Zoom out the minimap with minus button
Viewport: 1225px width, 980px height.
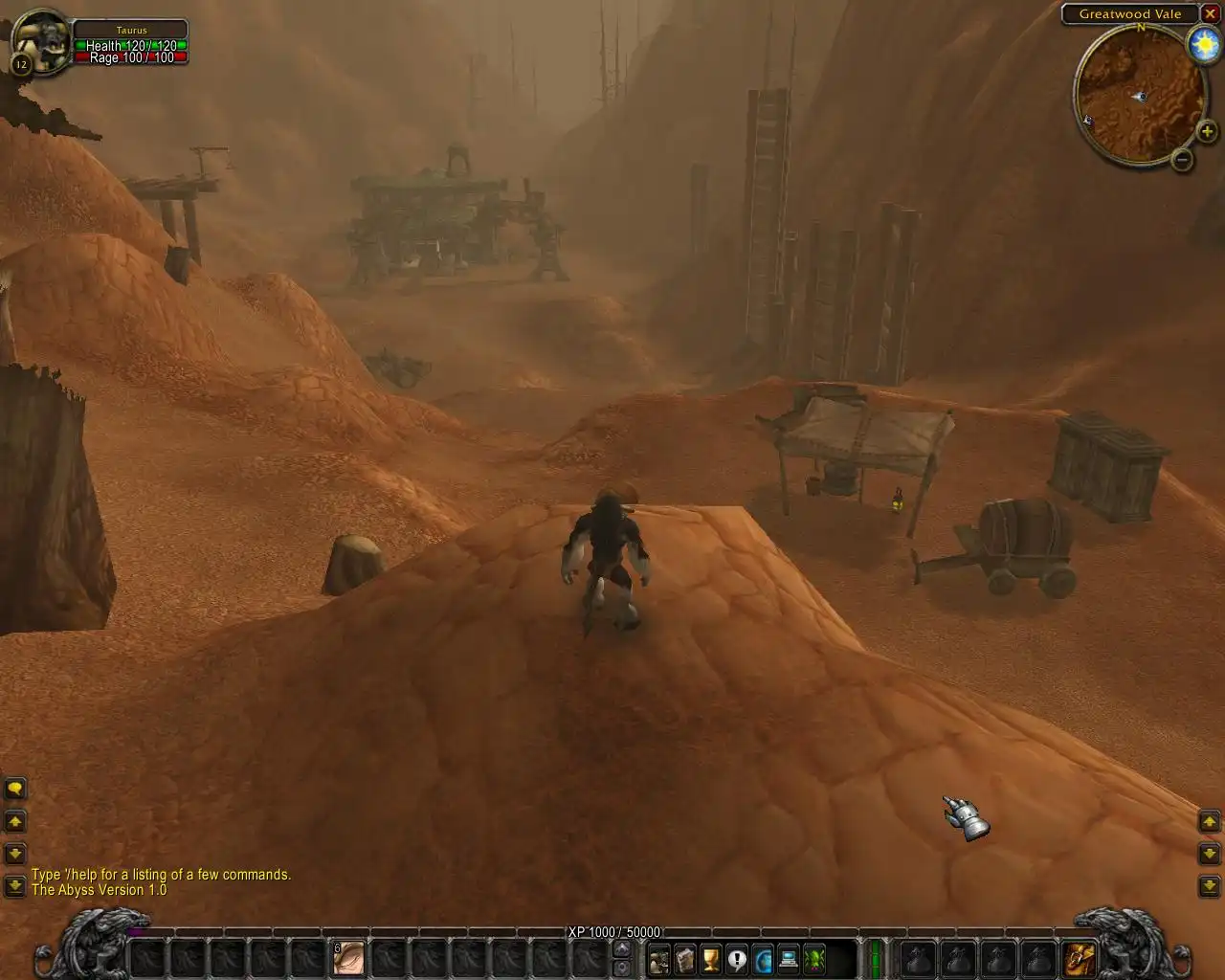[x=1183, y=160]
